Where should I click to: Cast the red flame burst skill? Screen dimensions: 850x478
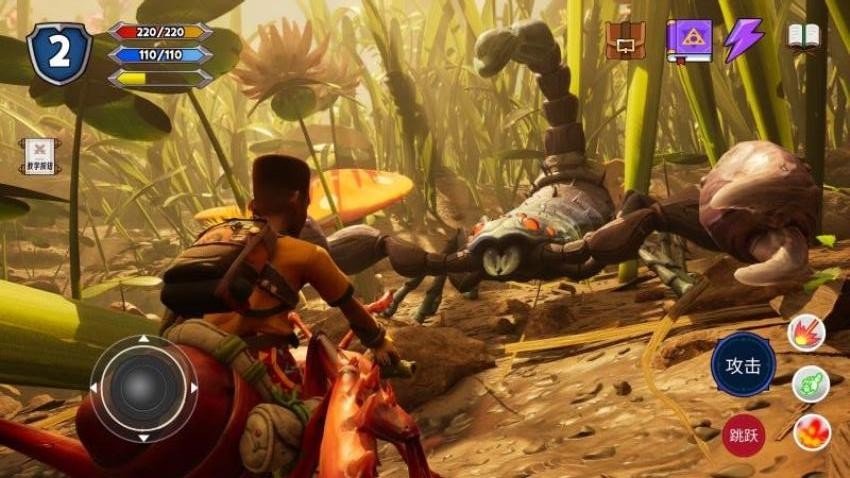(811, 432)
